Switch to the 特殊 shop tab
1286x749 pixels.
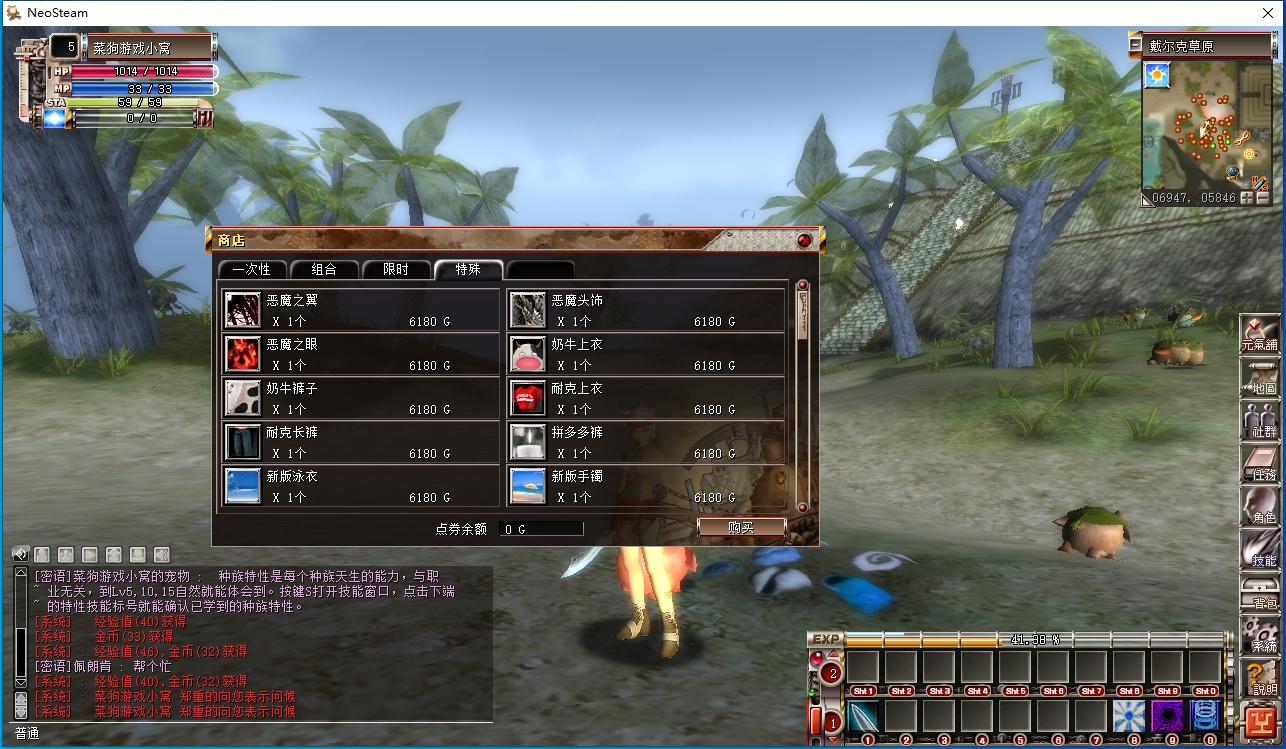pyautogui.click(x=469, y=268)
